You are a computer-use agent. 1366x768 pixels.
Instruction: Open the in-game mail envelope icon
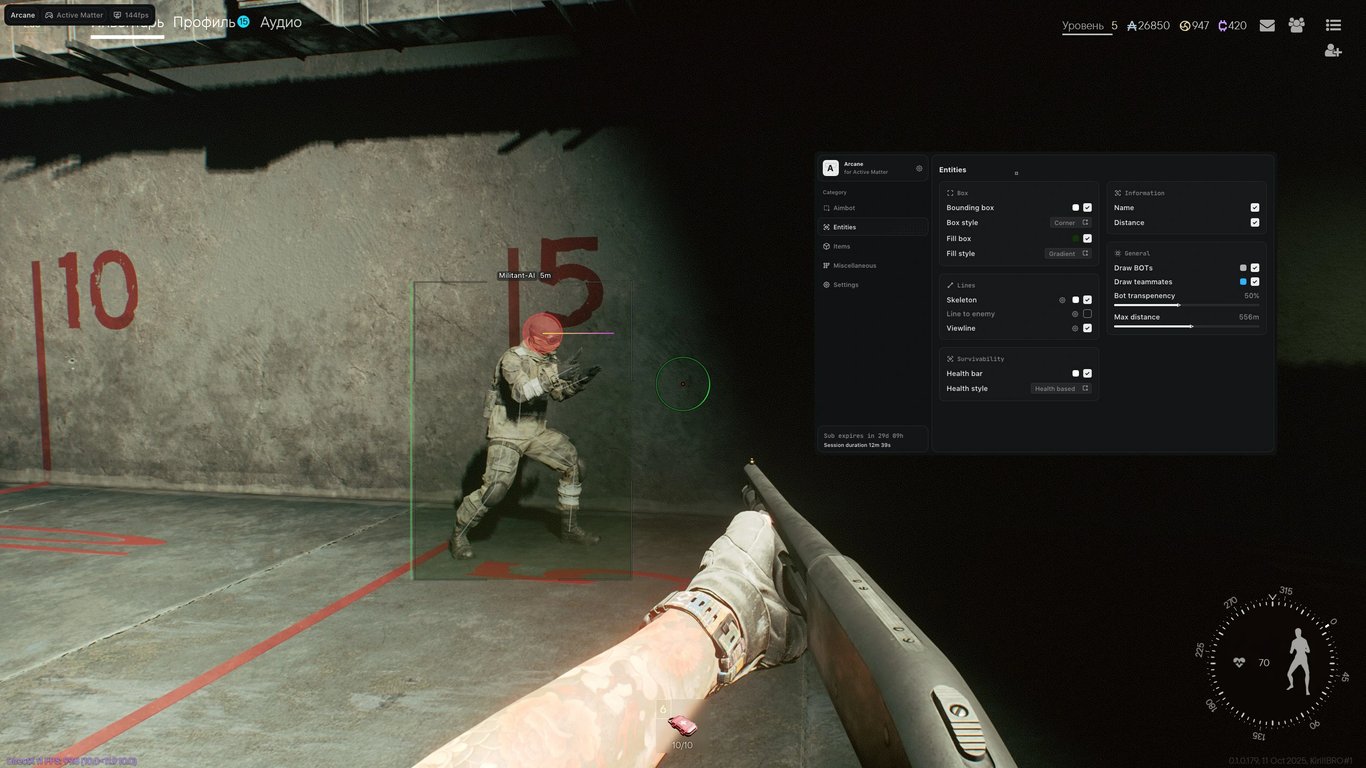pyautogui.click(x=1266, y=25)
